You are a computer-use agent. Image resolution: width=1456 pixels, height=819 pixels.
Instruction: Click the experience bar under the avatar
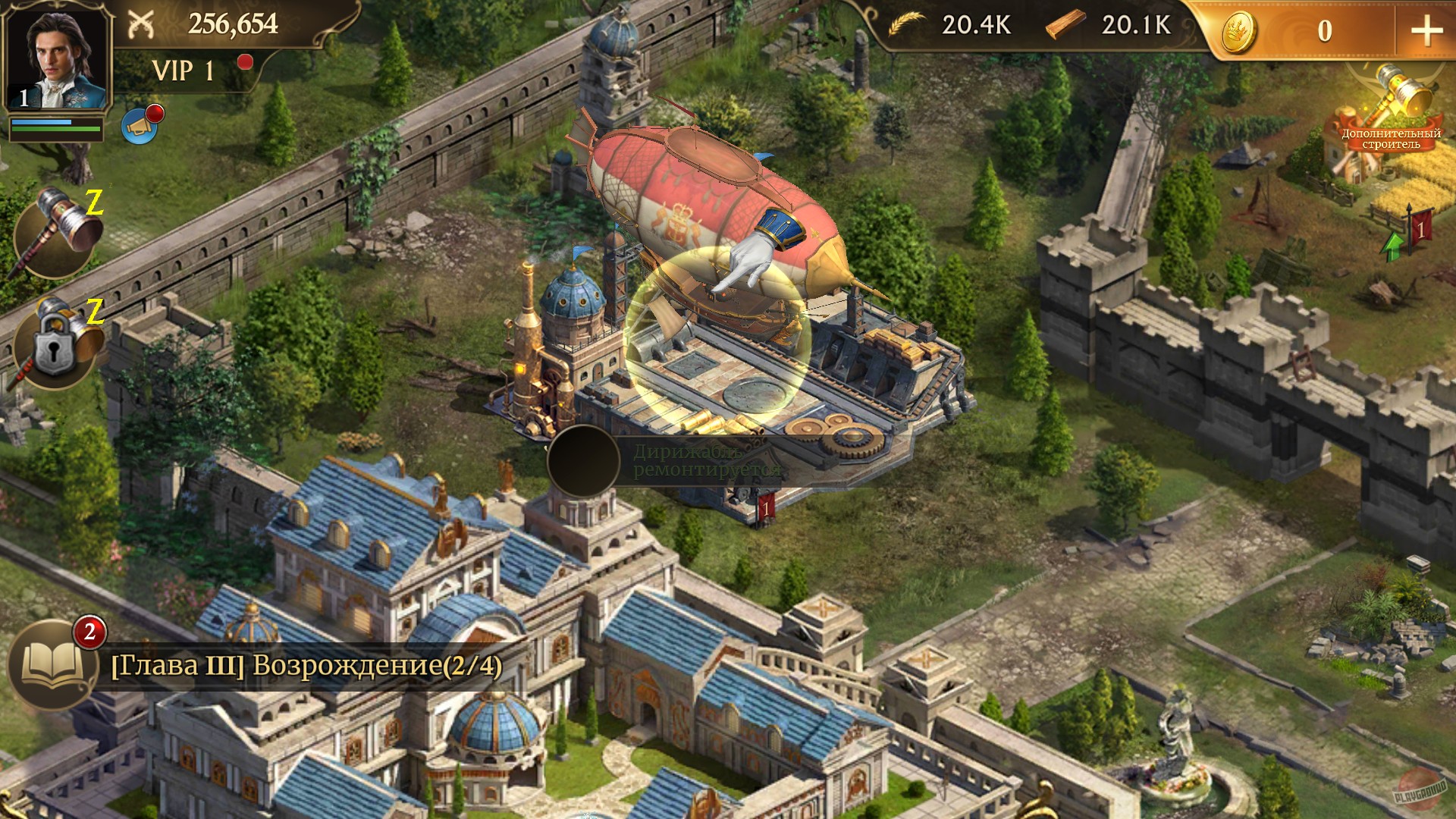(x=57, y=127)
